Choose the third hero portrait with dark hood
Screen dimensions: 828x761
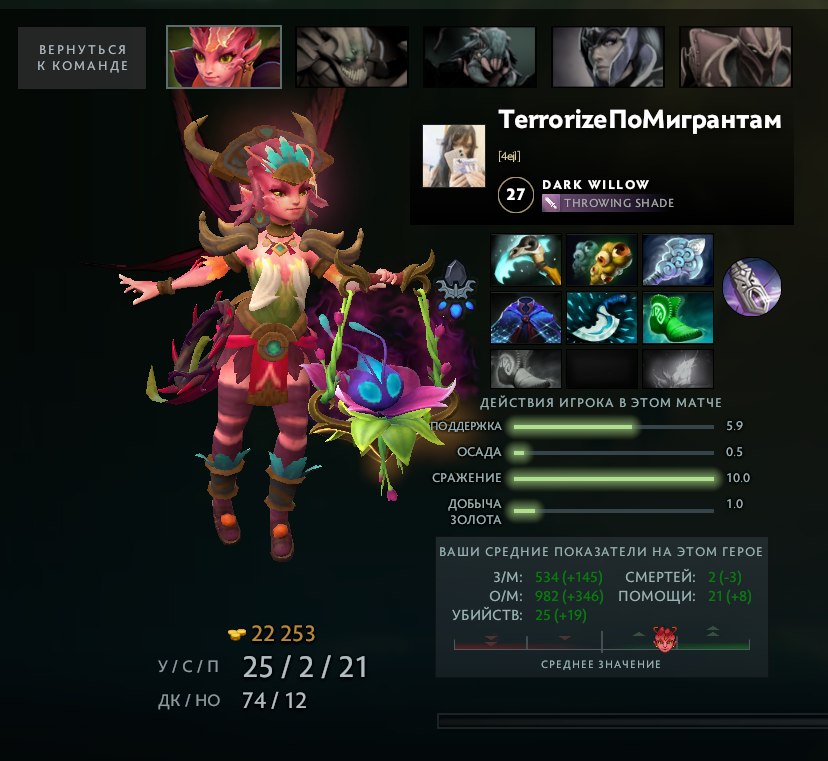(479, 57)
